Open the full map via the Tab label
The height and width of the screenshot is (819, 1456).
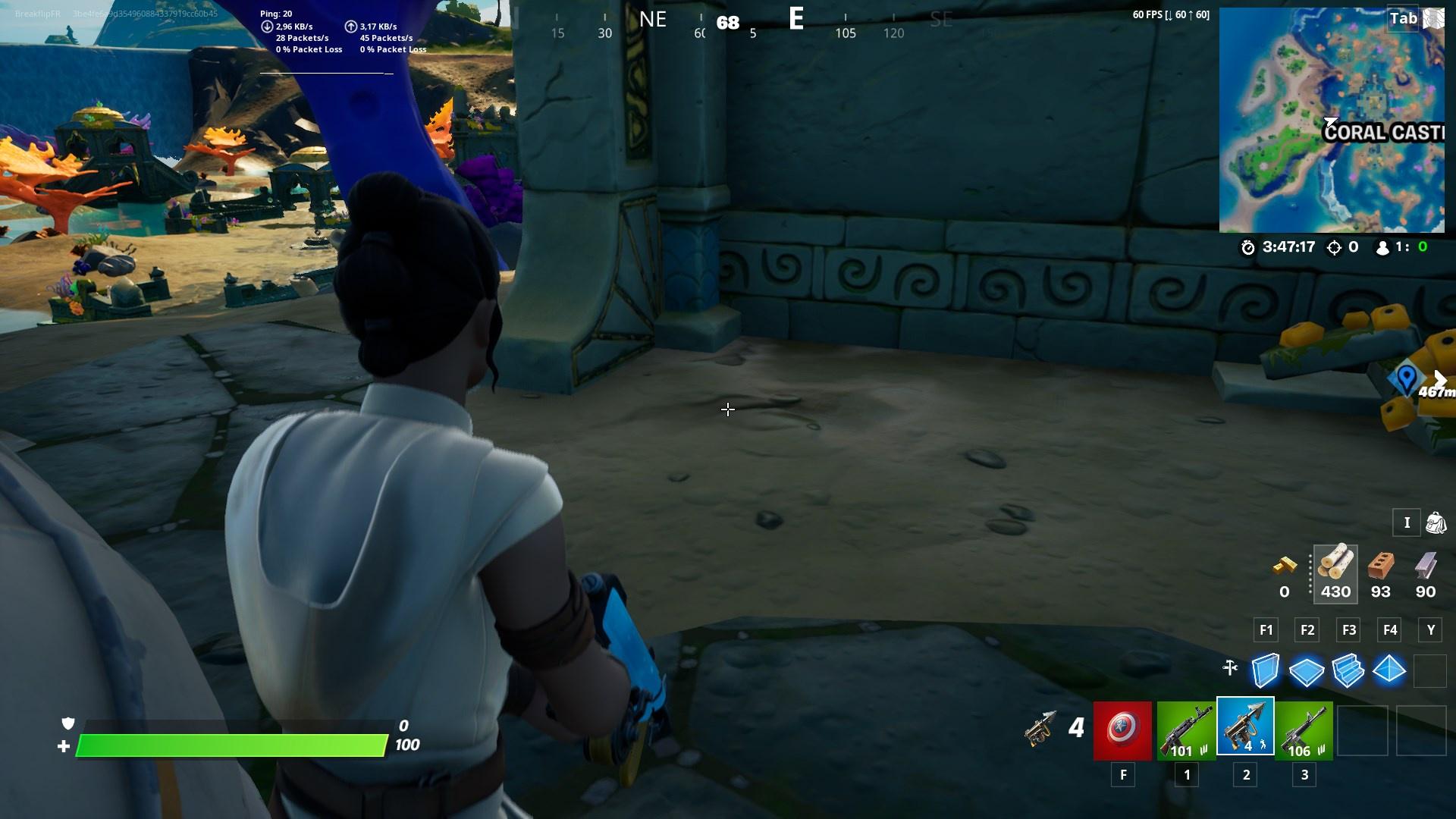(x=1401, y=18)
